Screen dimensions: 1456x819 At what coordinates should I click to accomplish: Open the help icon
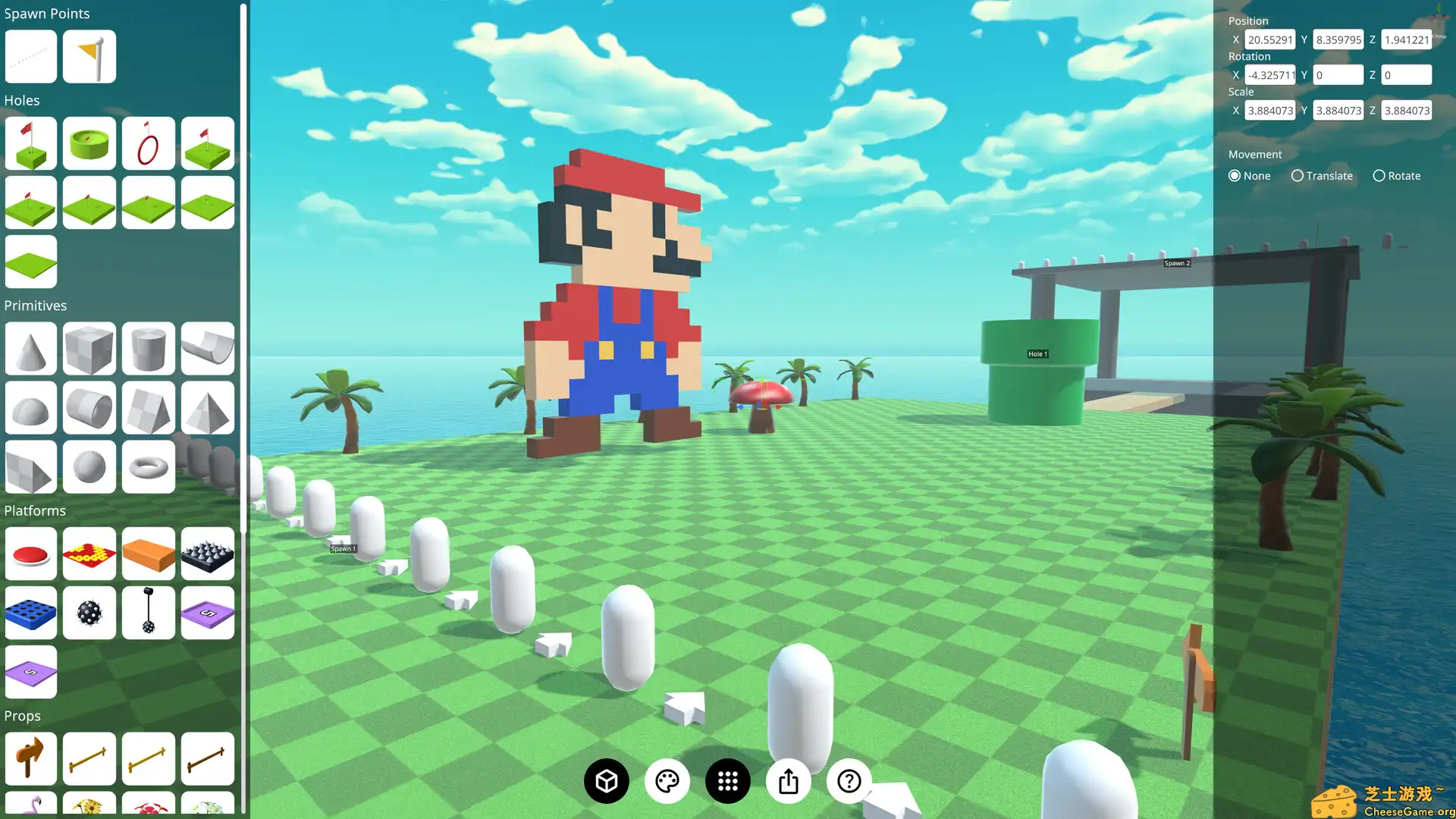849,780
